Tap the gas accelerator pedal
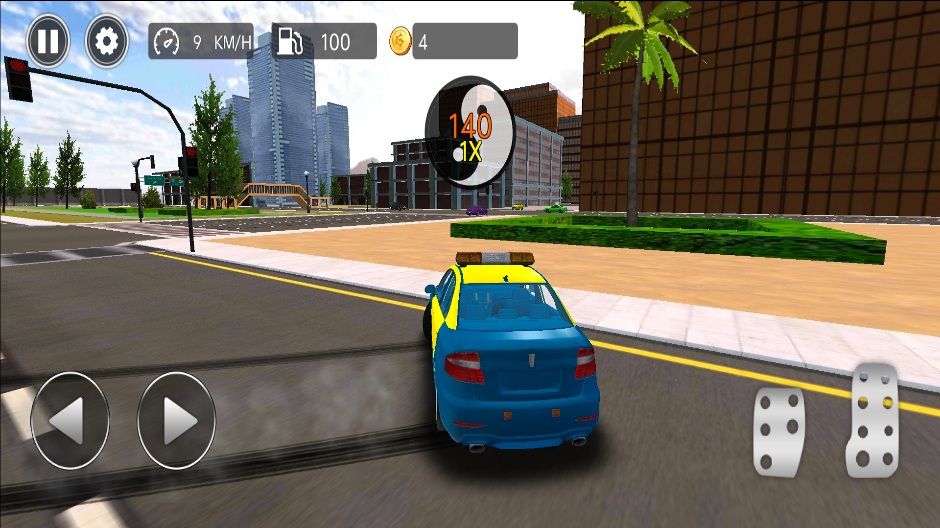The height and width of the screenshot is (528, 940). (x=872, y=419)
